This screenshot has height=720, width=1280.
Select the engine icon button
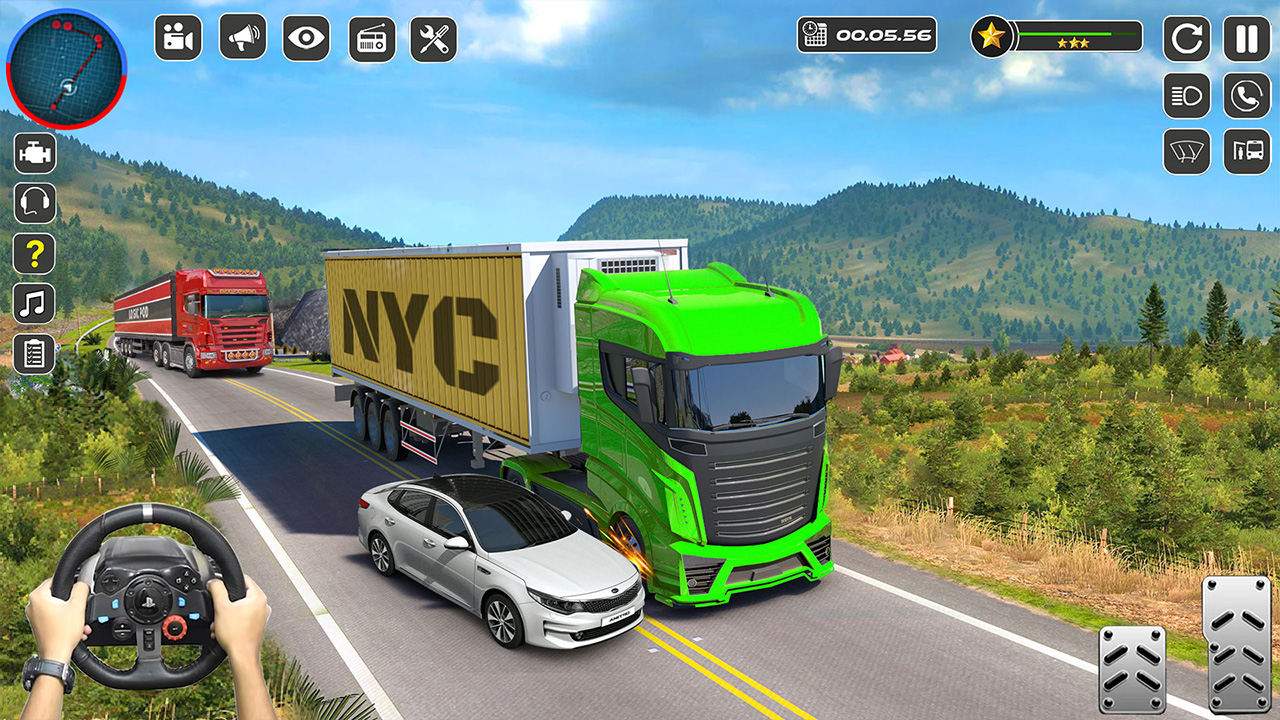pos(35,153)
